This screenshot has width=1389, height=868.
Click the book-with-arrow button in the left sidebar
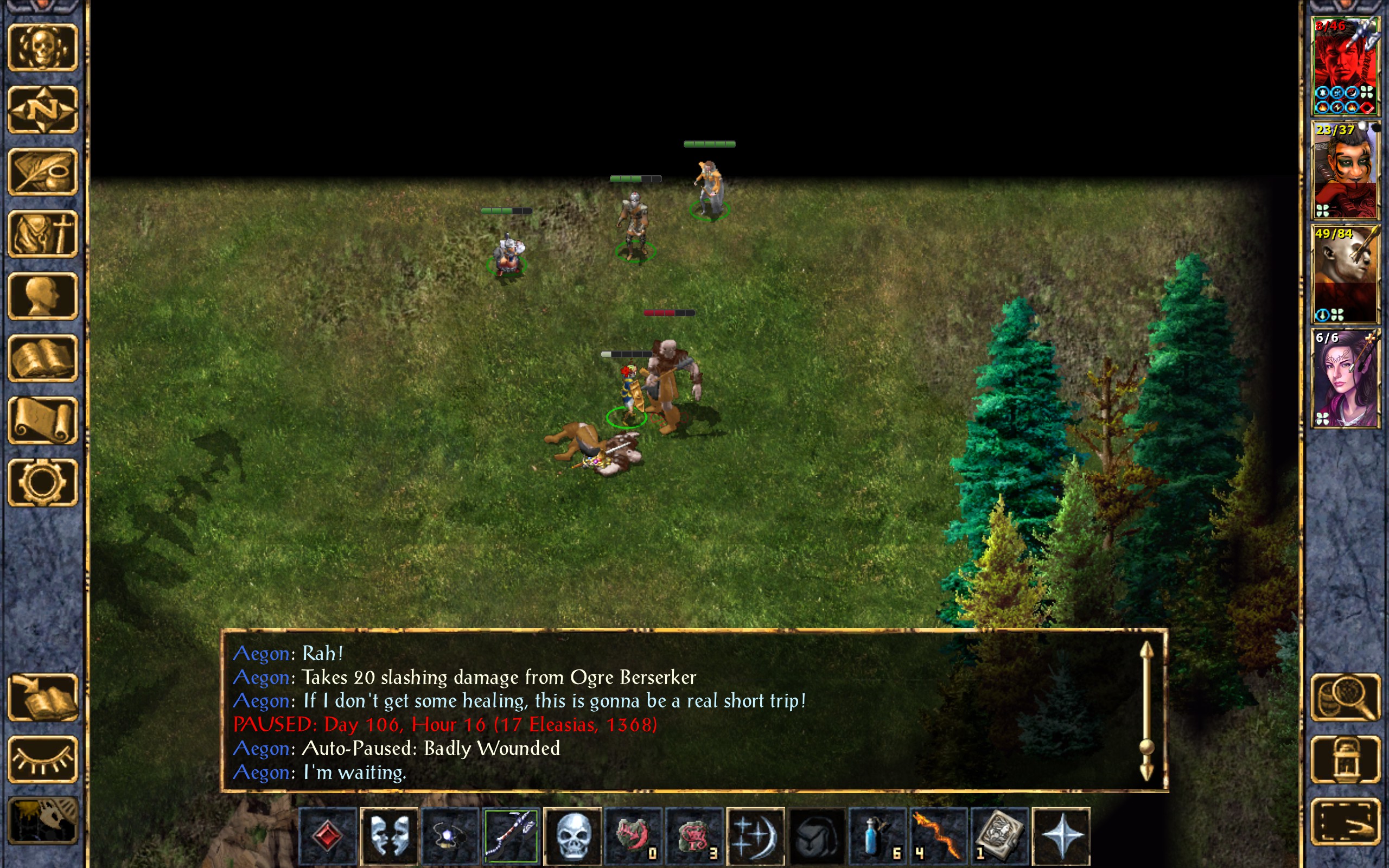[42, 698]
